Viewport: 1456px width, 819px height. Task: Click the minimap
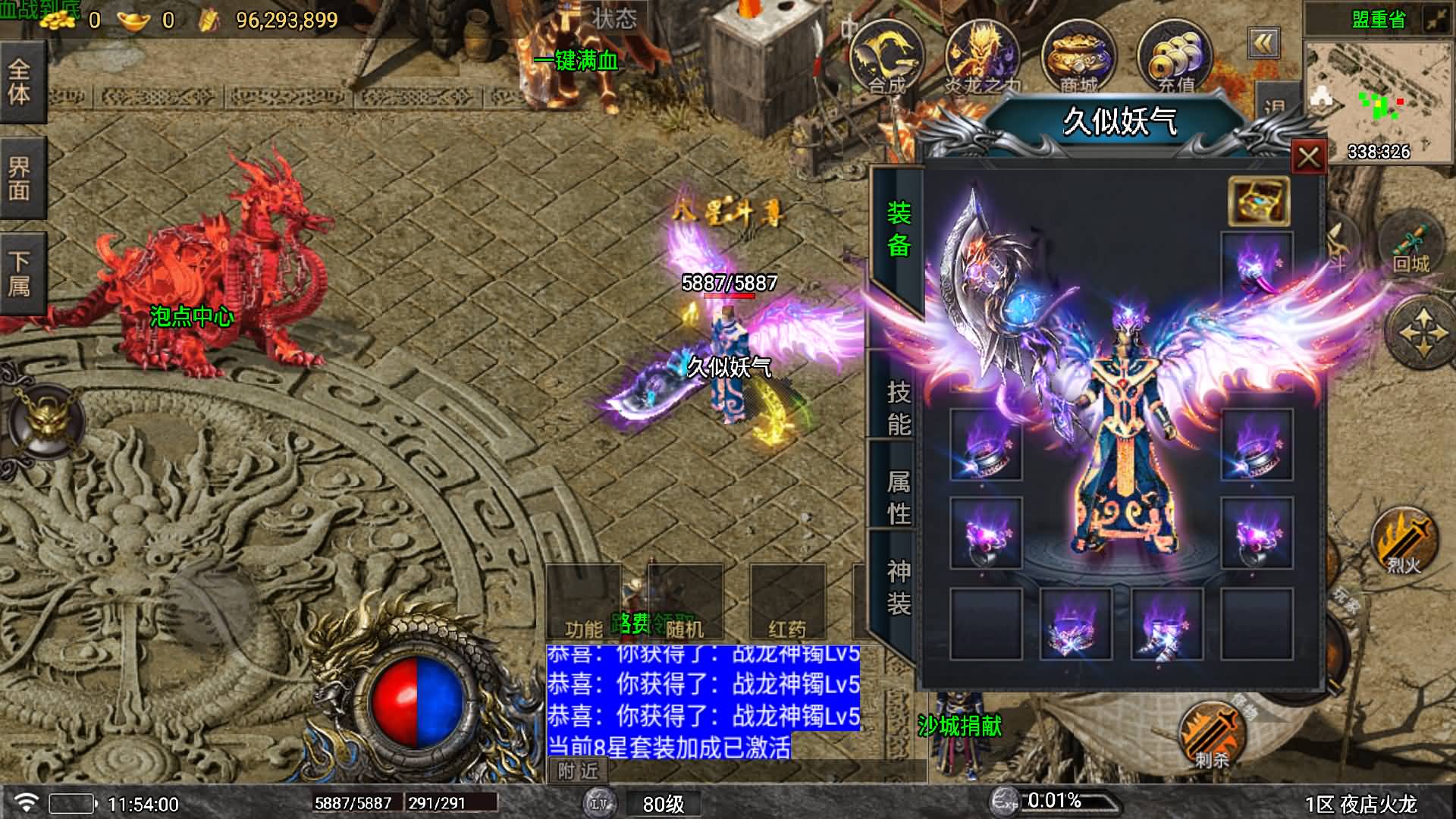[x=1378, y=100]
